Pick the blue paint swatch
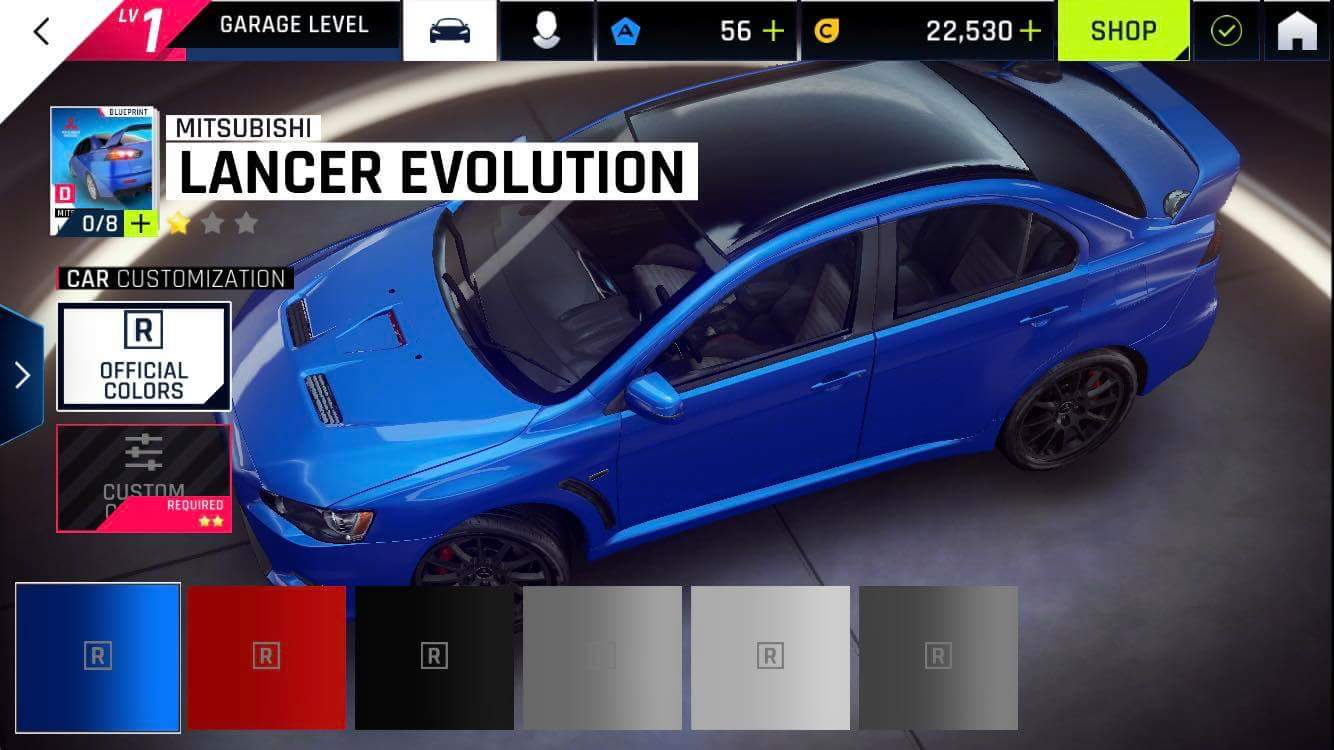Image resolution: width=1334 pixels, height=750 pixels. 98,657
